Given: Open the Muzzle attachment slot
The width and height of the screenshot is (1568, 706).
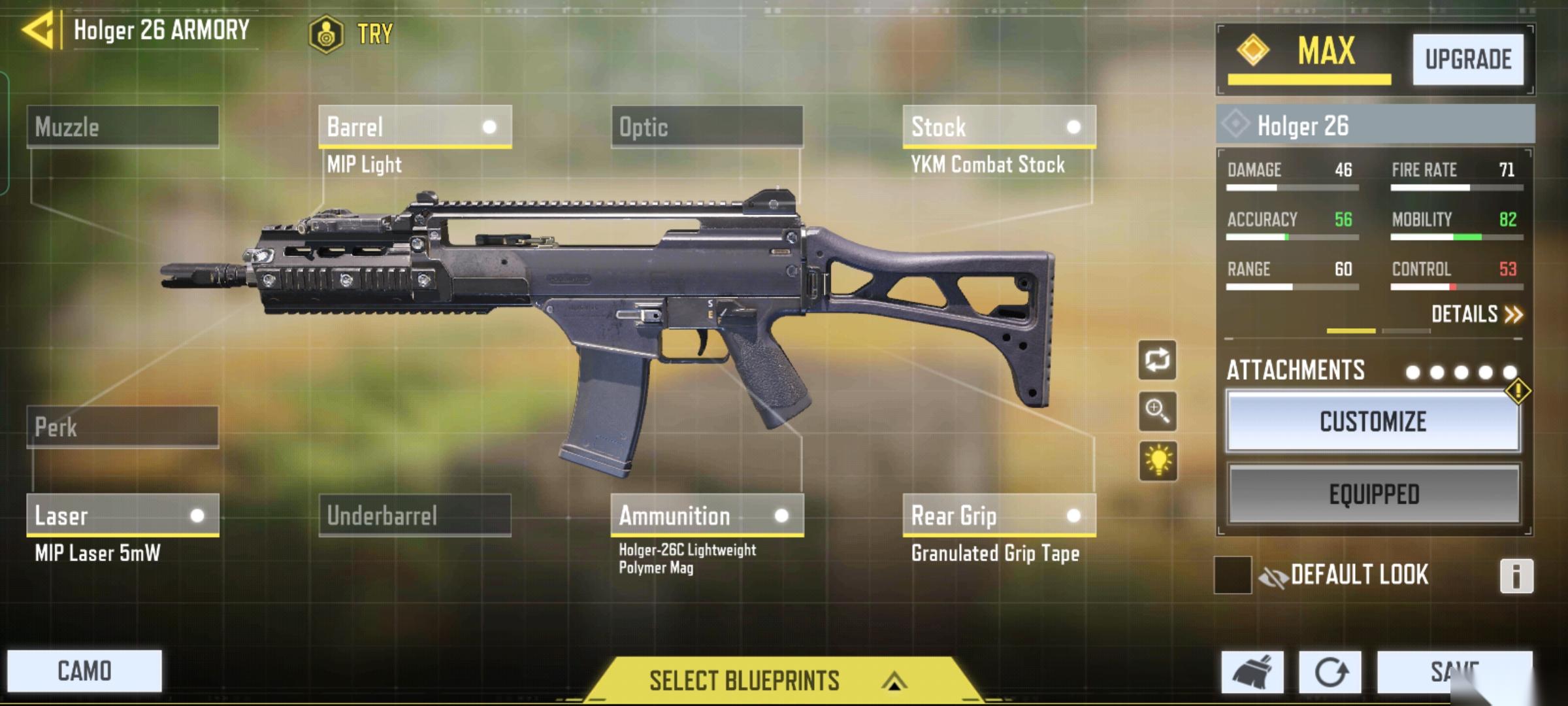Looking at the screenshot, I should (123, 127).
